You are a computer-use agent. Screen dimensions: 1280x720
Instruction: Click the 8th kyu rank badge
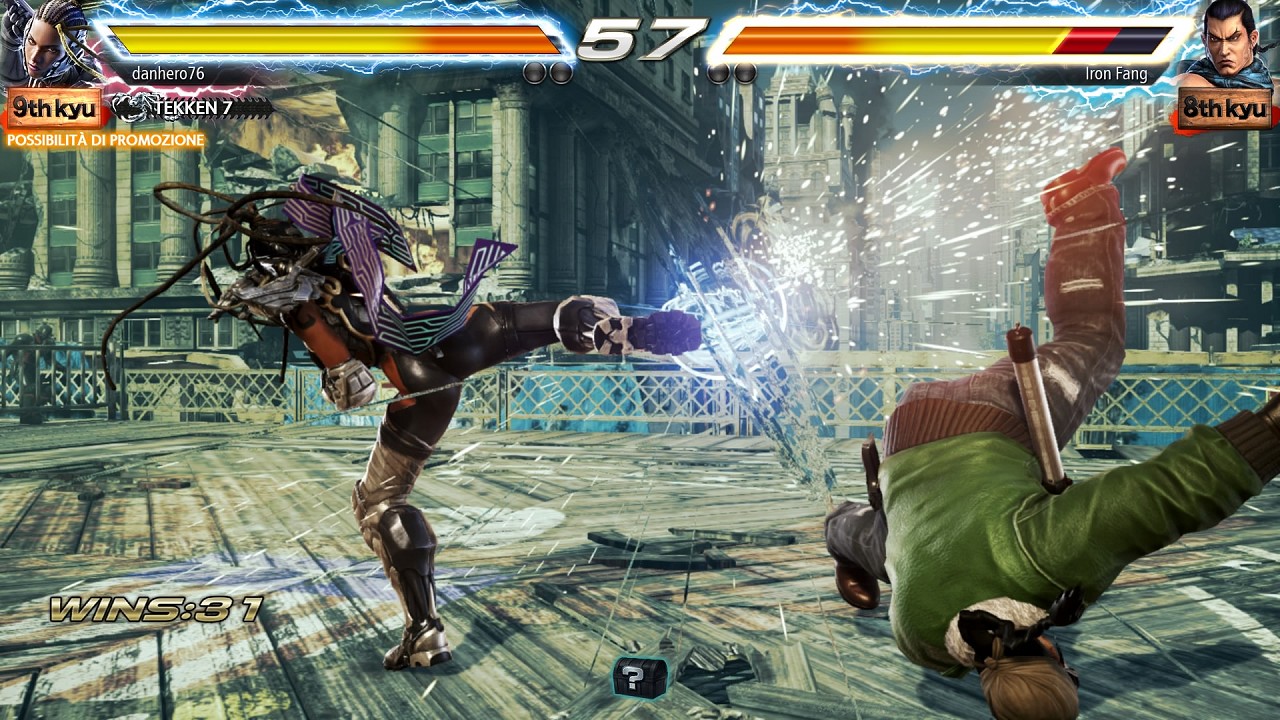coord(1225,108)
